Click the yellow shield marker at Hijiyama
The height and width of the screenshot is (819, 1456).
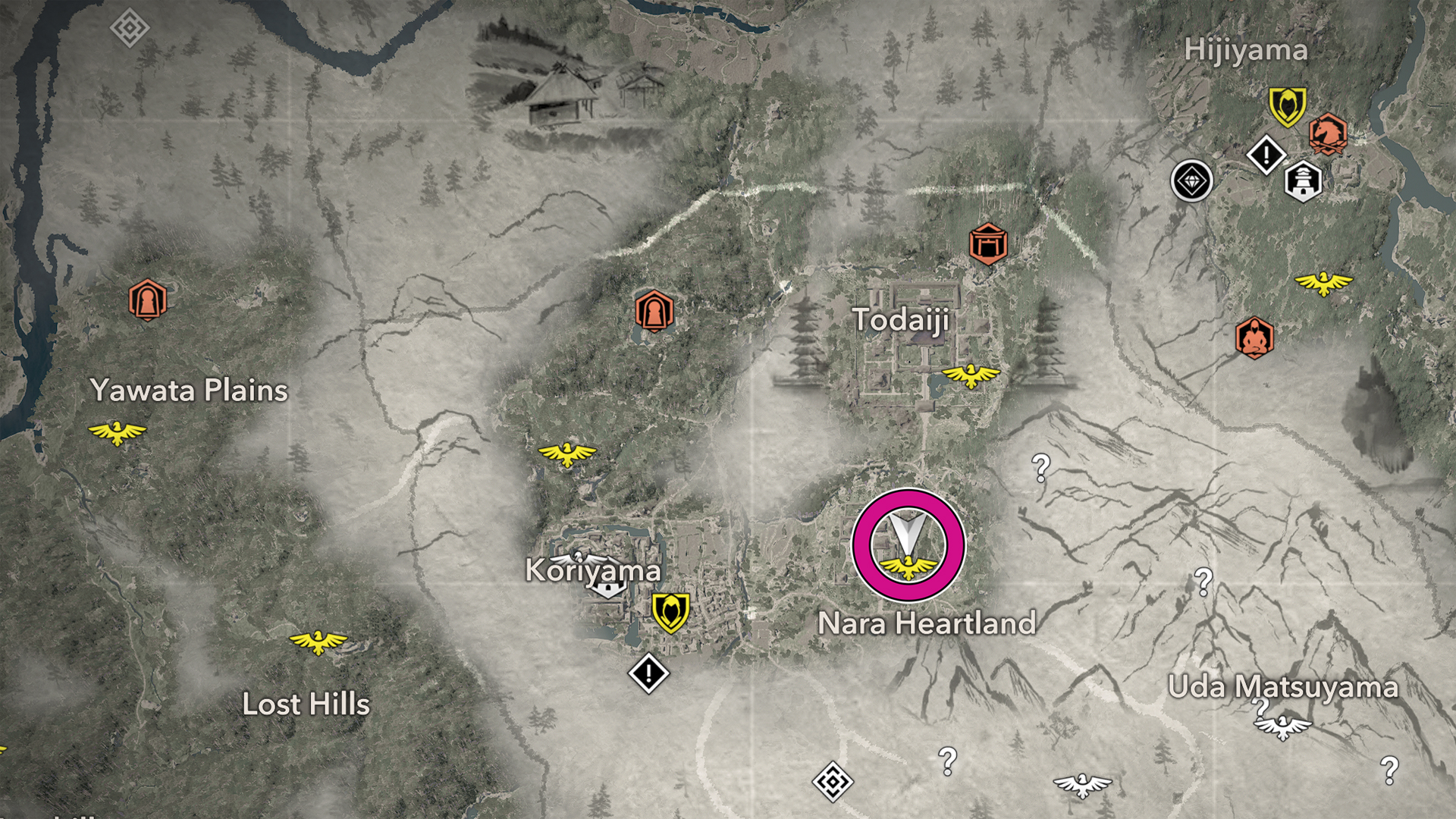tap(1287, 105)
